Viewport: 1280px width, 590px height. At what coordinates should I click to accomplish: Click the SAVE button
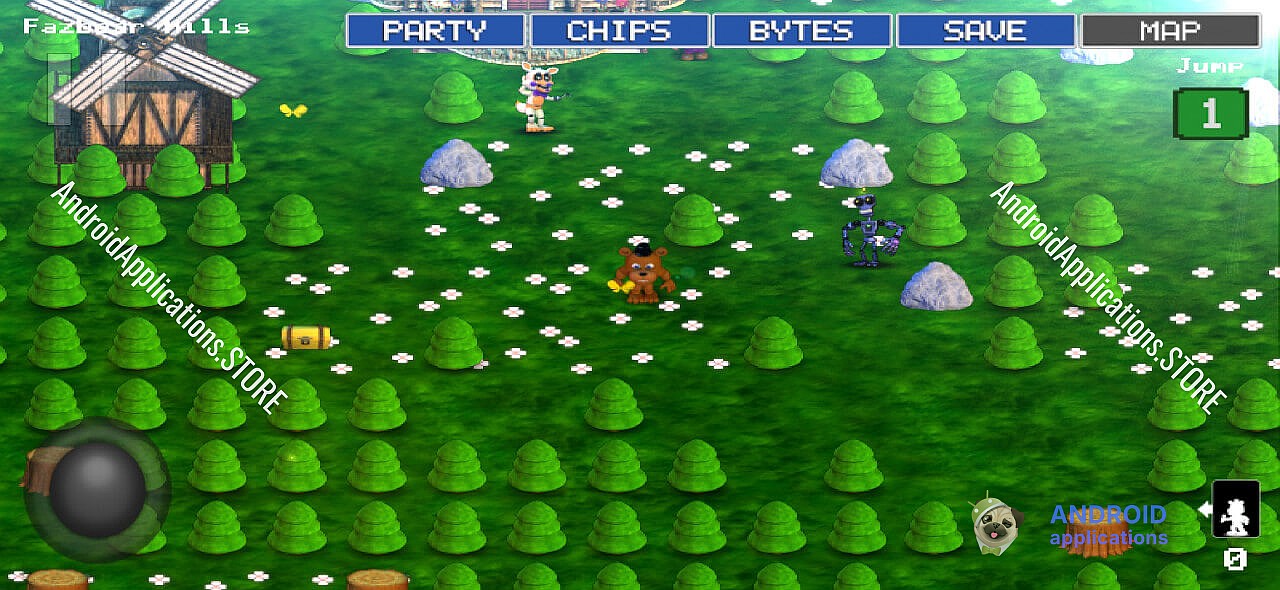click(986, 31)
